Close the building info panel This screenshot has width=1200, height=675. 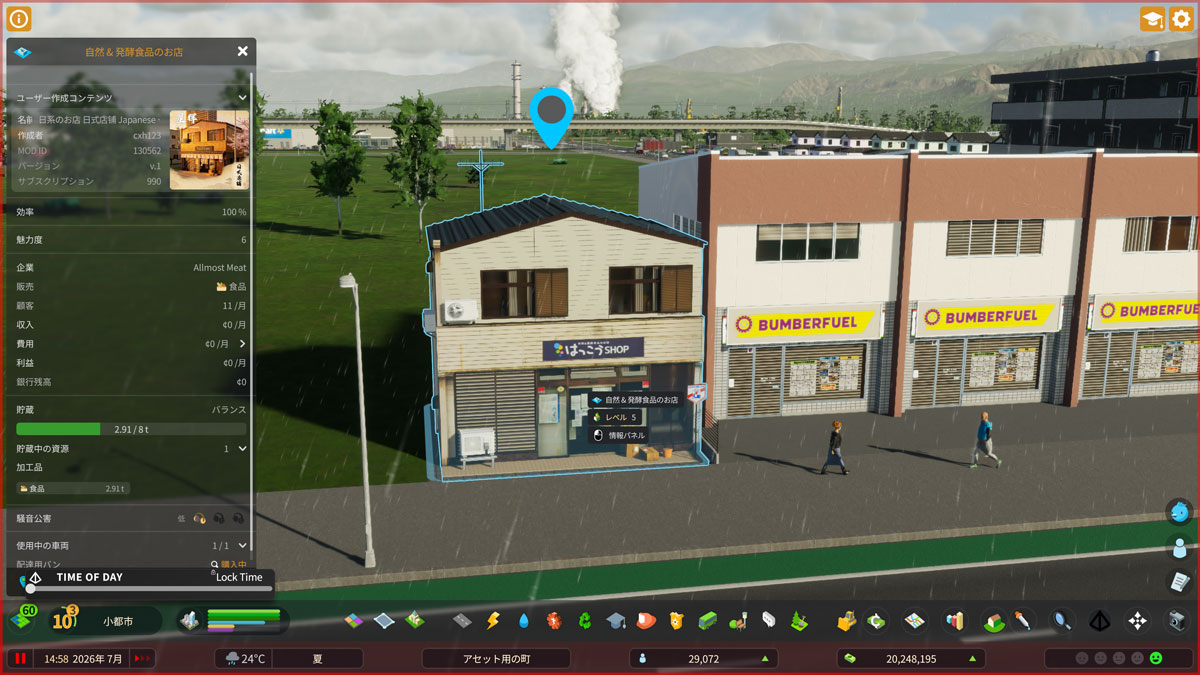243,51
